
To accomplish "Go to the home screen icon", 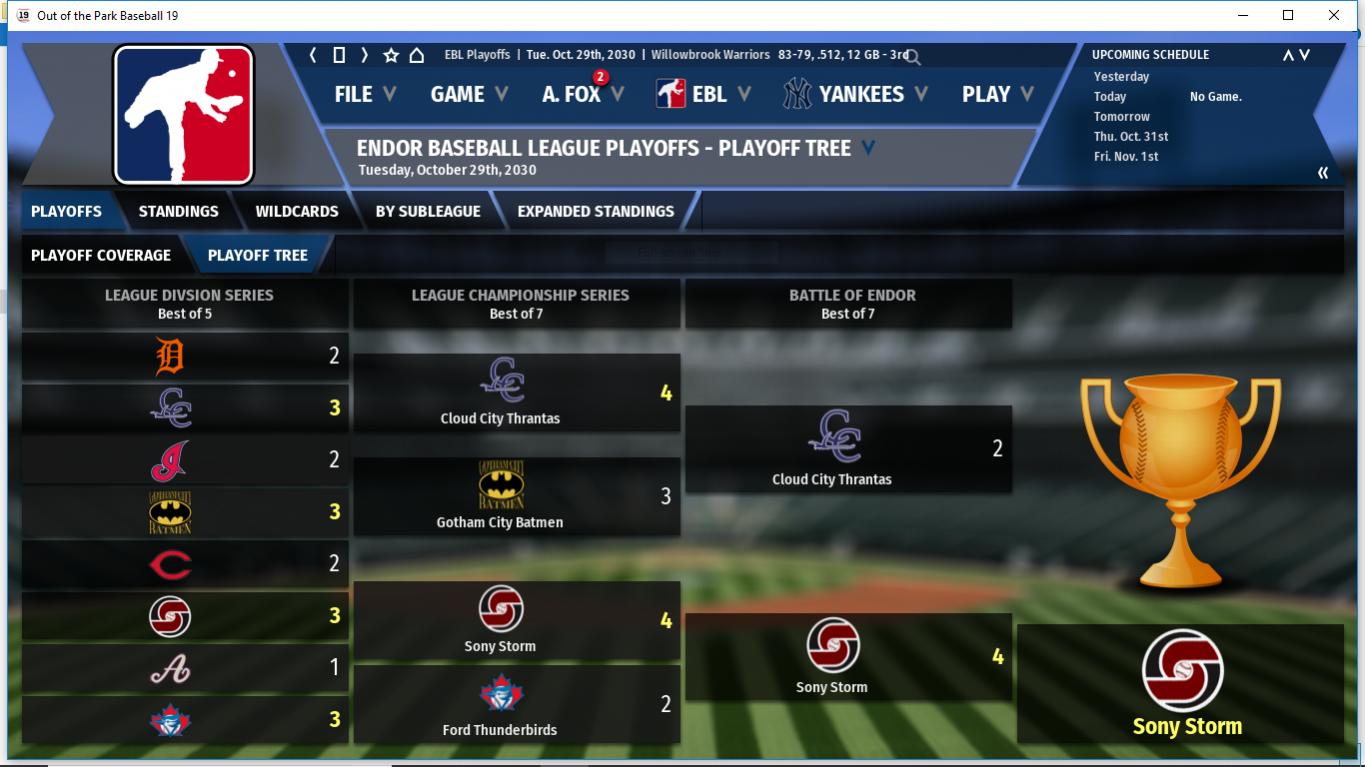I will [417, 55].
